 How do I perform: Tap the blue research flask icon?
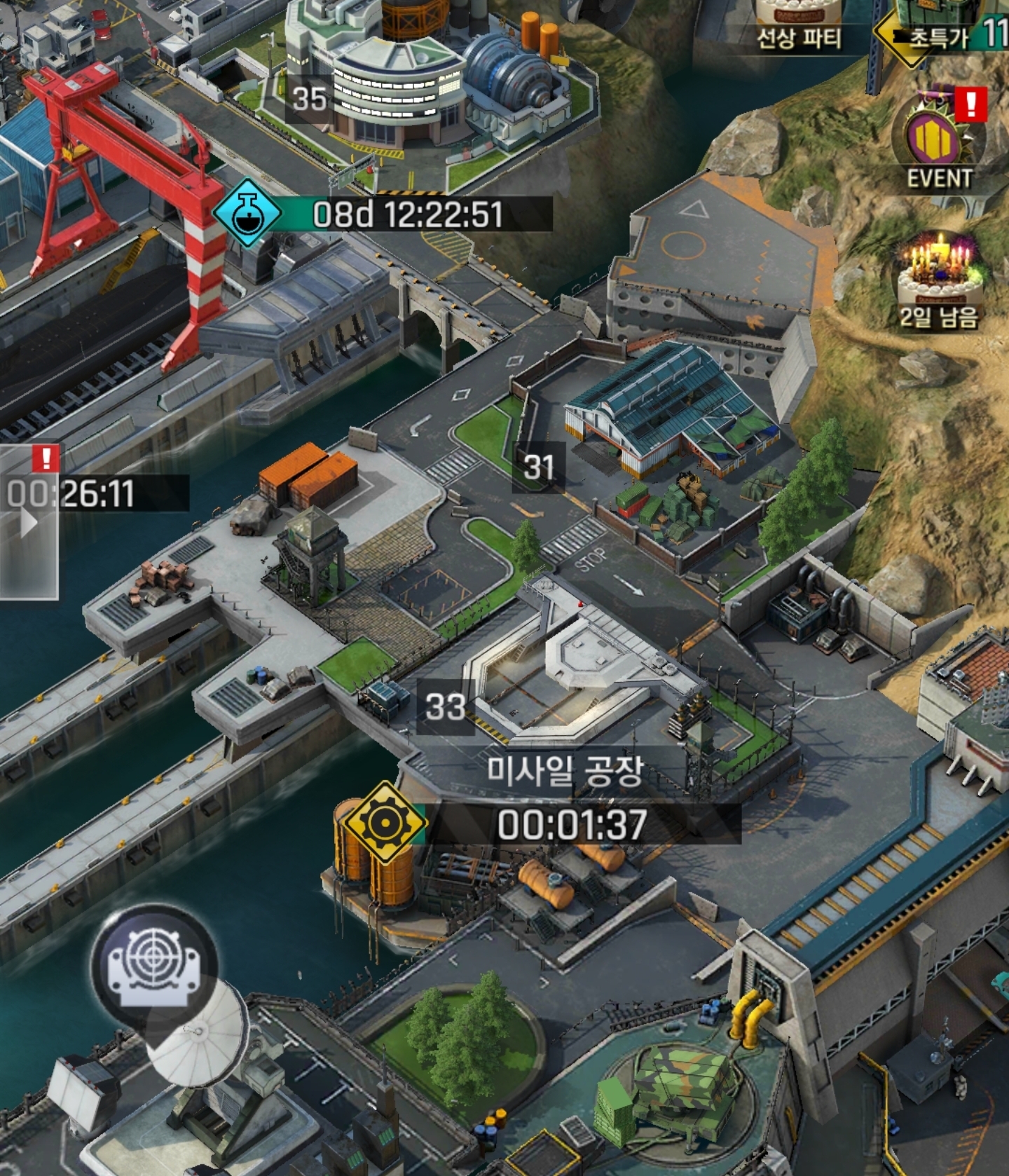tap(247, 213)
